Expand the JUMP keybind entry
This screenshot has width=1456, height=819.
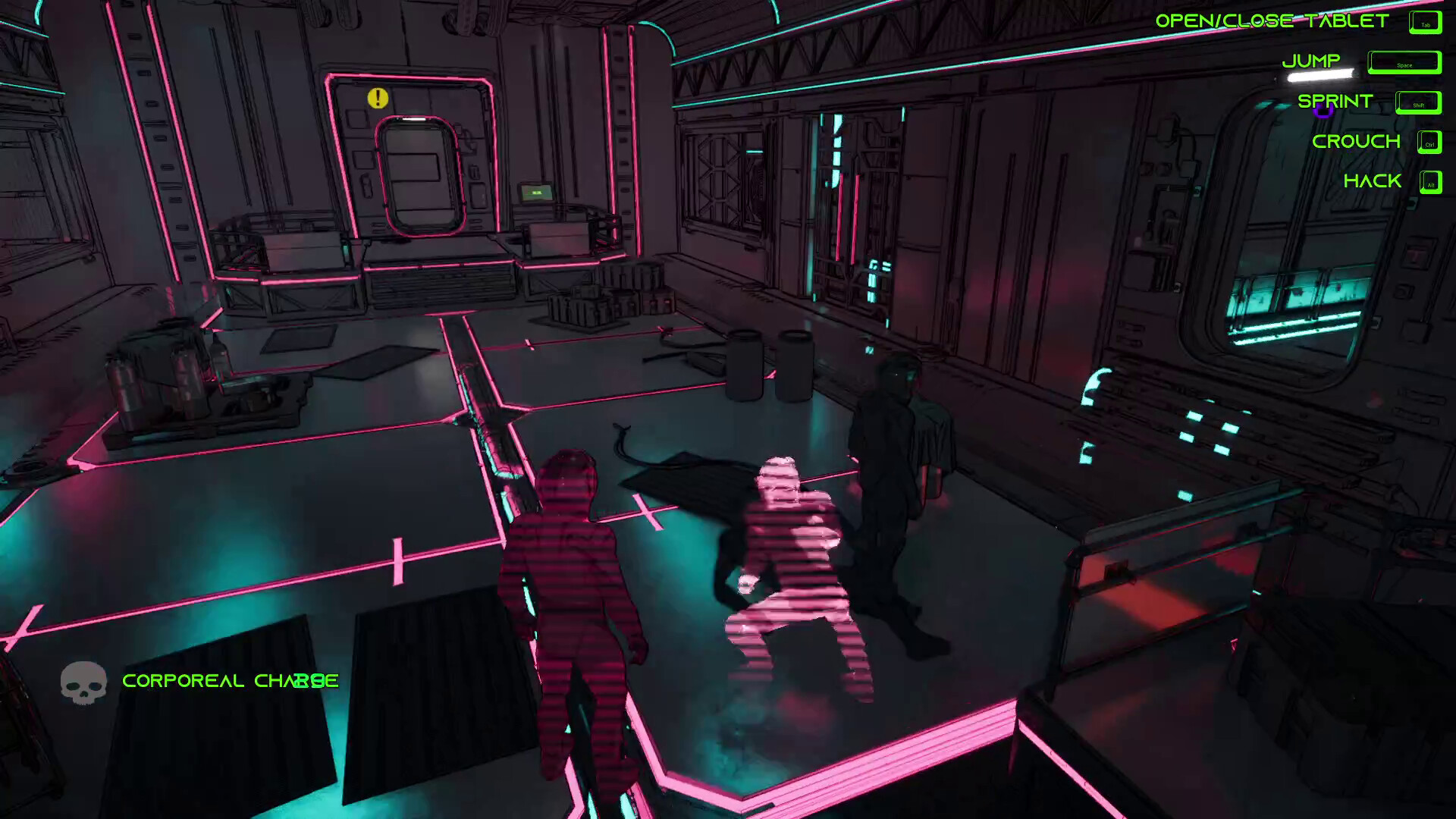(x=1312, y=61)
